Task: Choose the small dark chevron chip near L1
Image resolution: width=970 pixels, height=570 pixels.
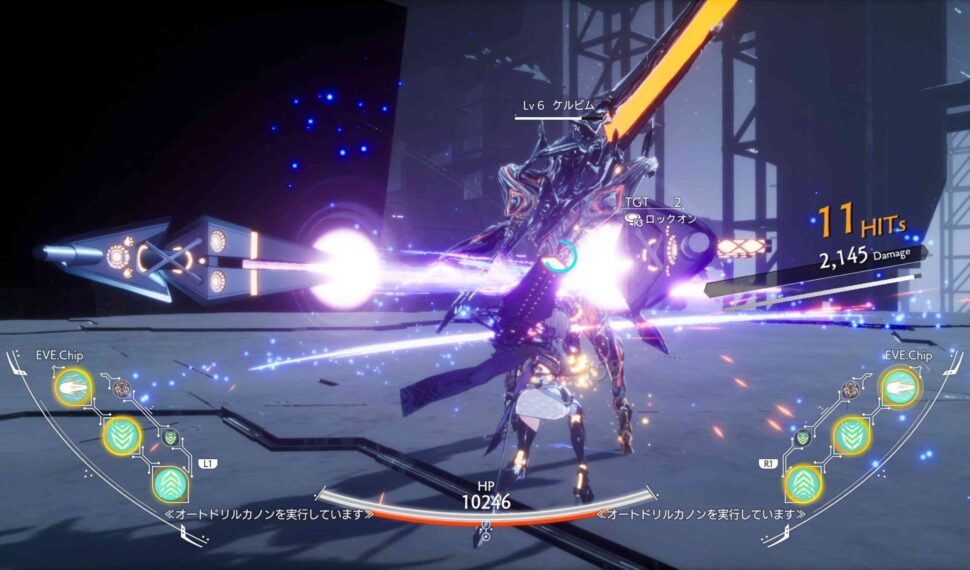Action: 170,437
